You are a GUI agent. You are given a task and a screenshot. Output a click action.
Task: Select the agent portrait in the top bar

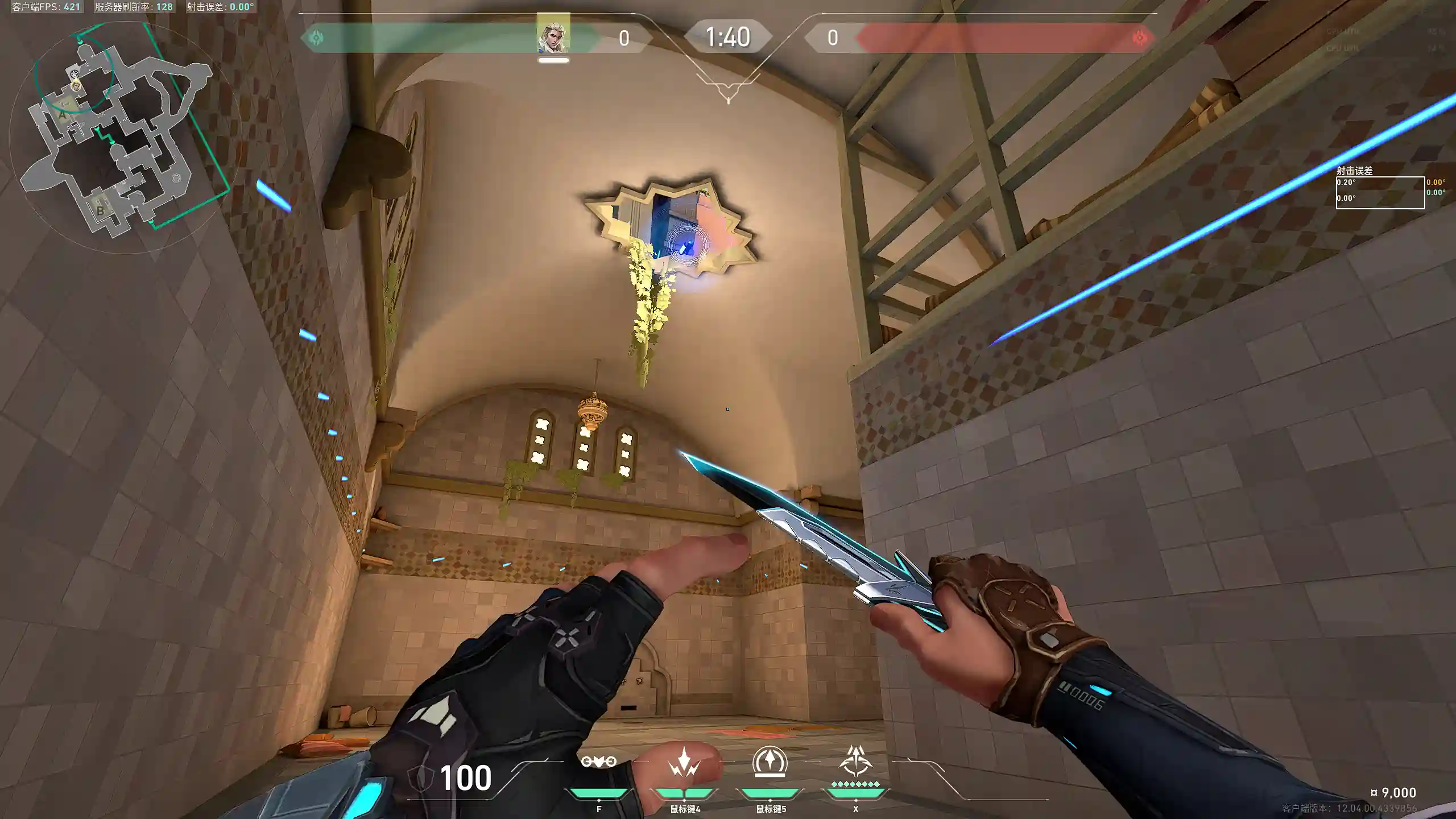coord(553,34)
